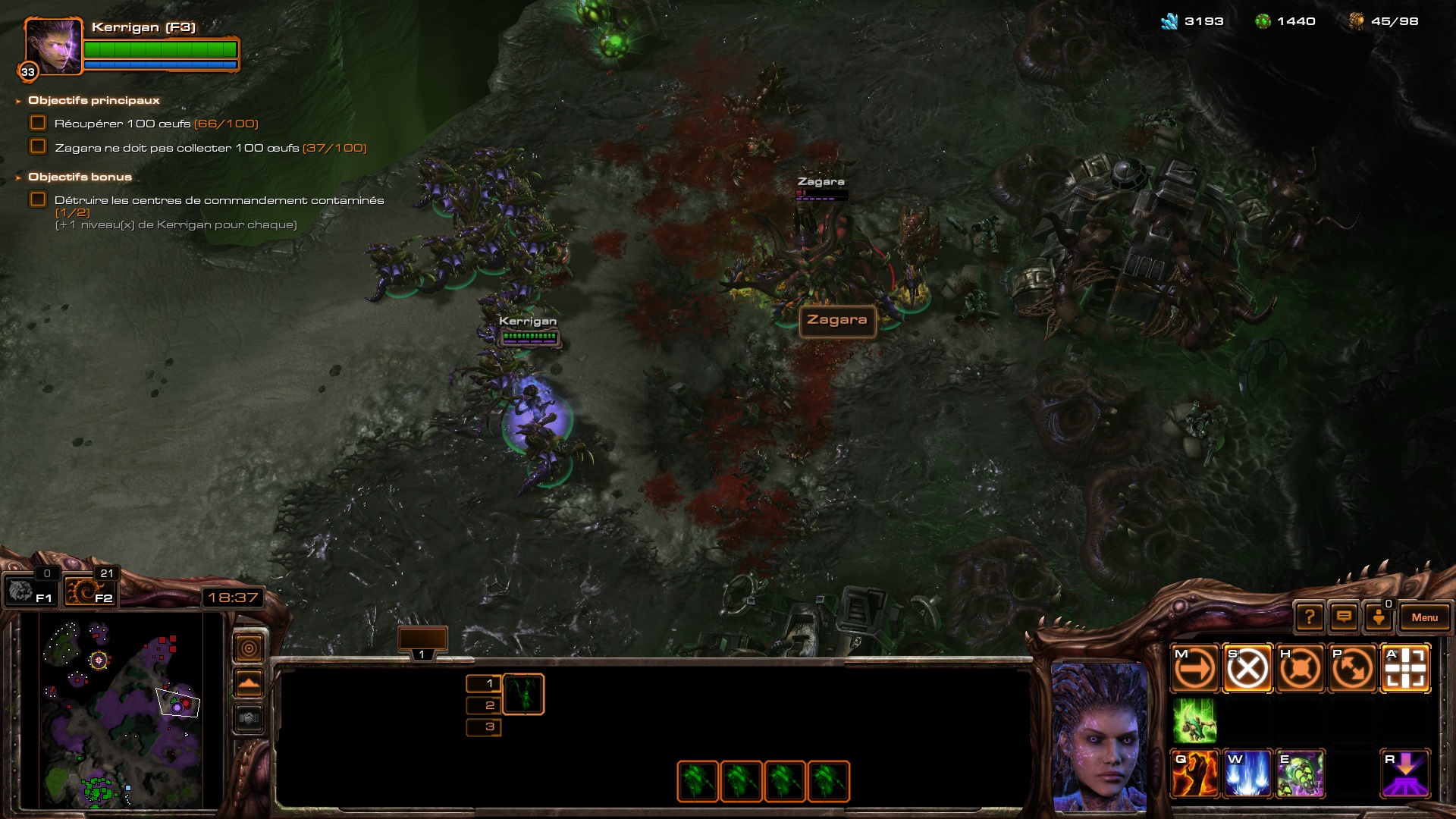Select all army units button F2
The image size is (1456, 819).
(89, 591)
